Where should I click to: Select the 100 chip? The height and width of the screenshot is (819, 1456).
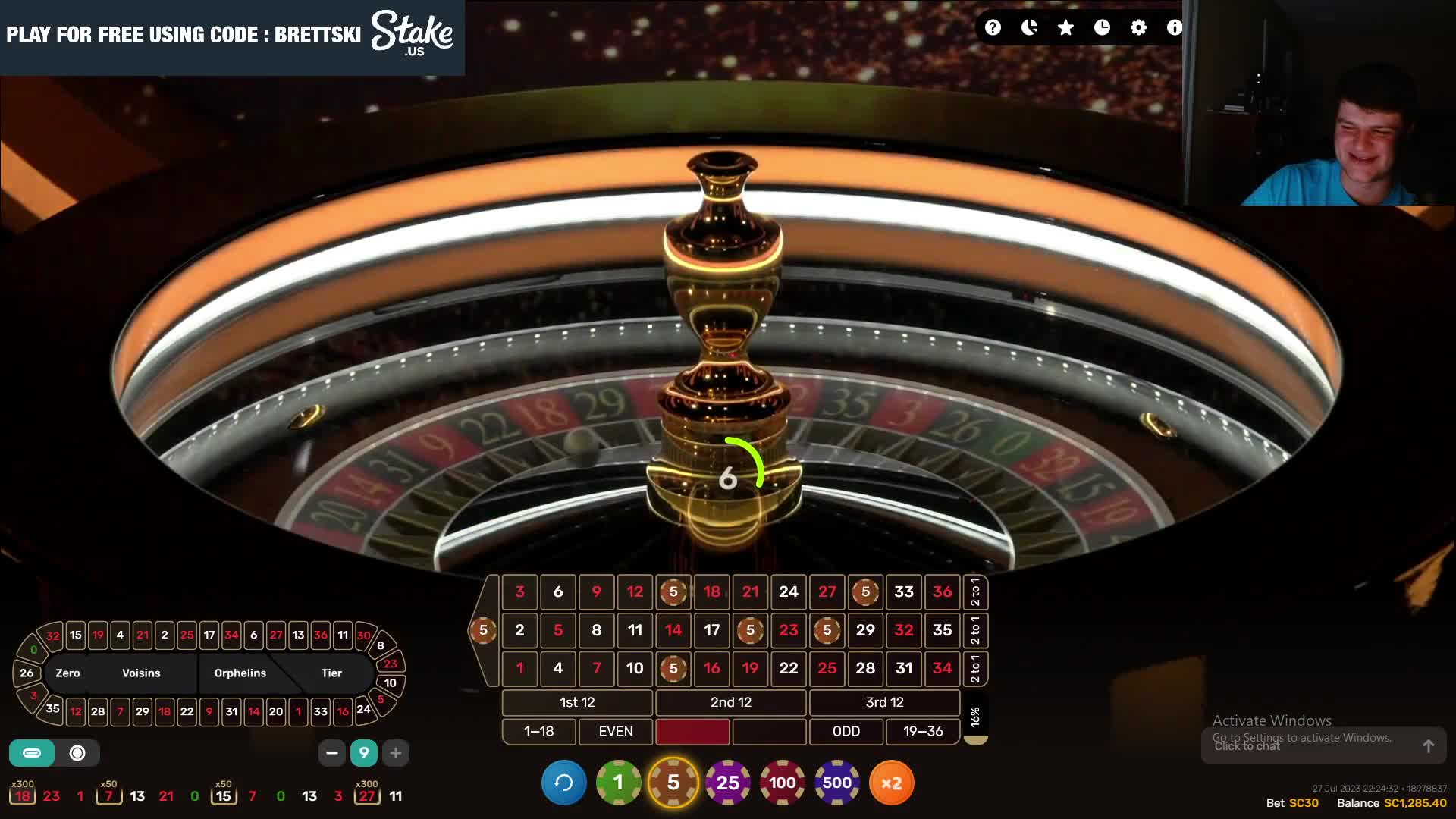click(782, 783)
